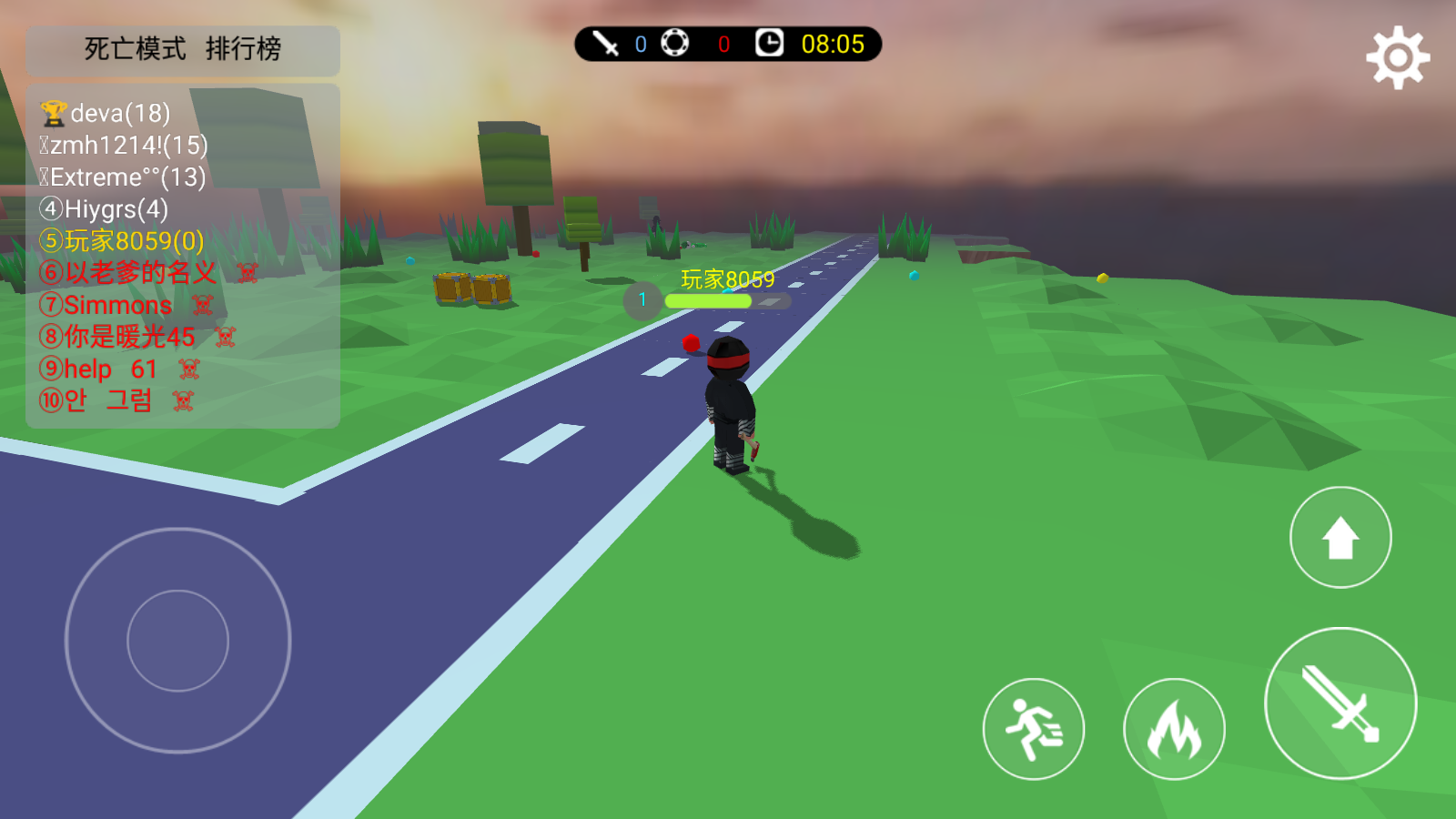The height and width of the screenshot is (819, 1456).
Task: Trigger the running sprint button
Action: click(1034, 729)
